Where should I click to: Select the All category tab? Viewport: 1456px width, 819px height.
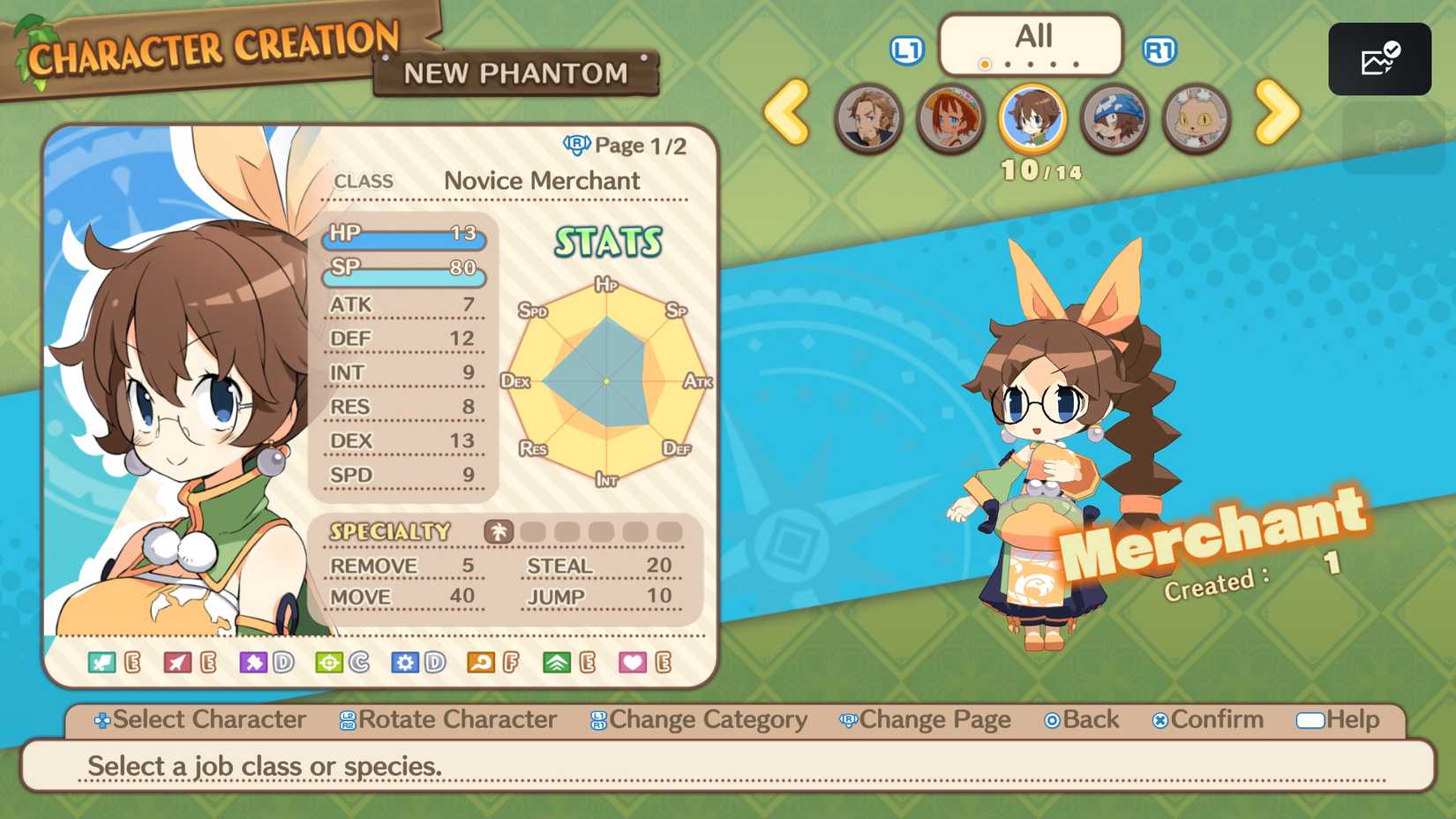tap(1032, 35)
